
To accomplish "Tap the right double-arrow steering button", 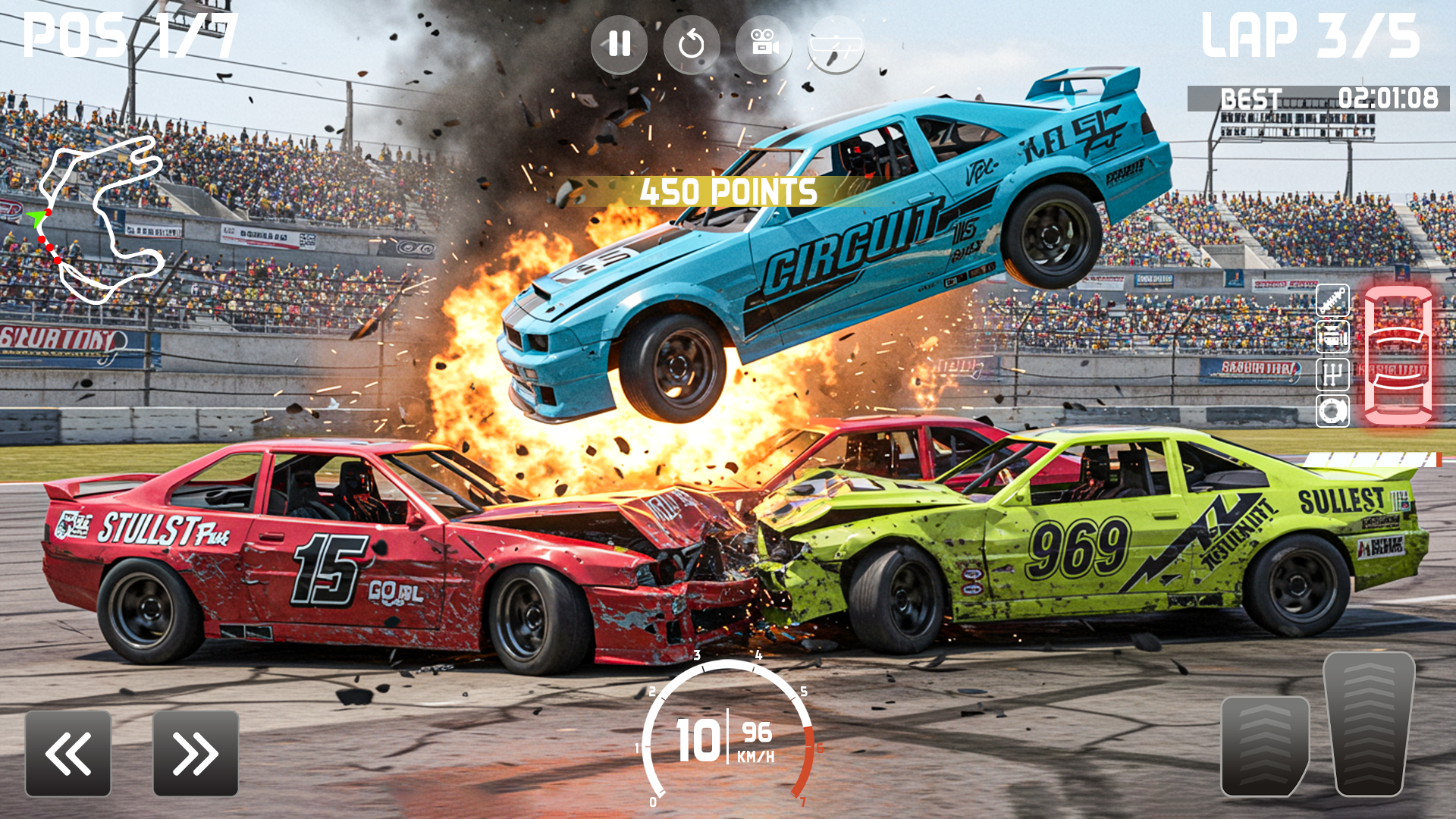I will 196,755.
